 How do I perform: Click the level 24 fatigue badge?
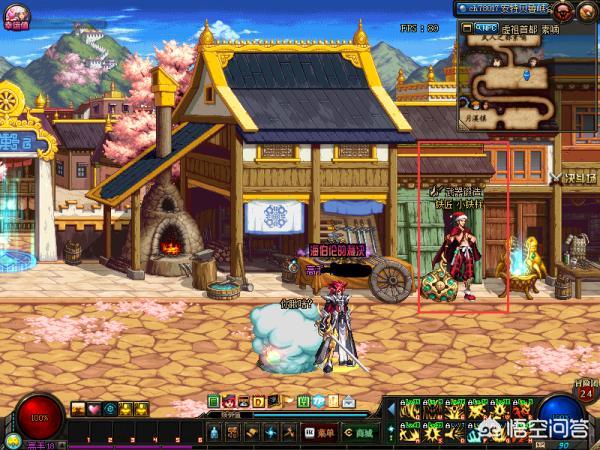pyautogui.click(x=587, y=392)
